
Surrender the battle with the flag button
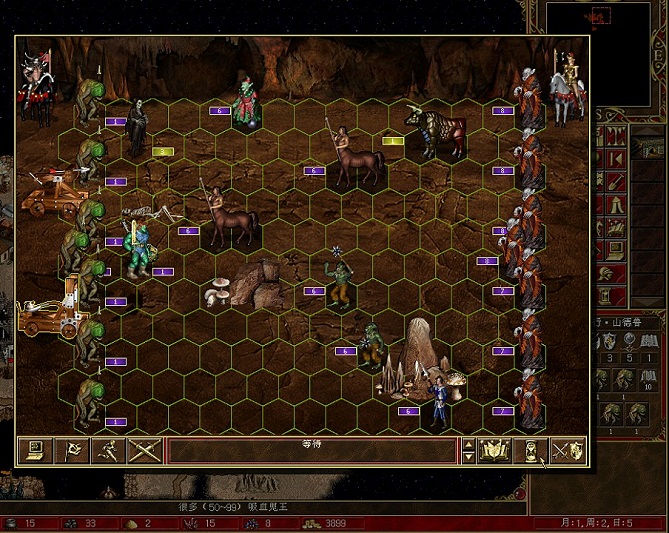point(72,451)
